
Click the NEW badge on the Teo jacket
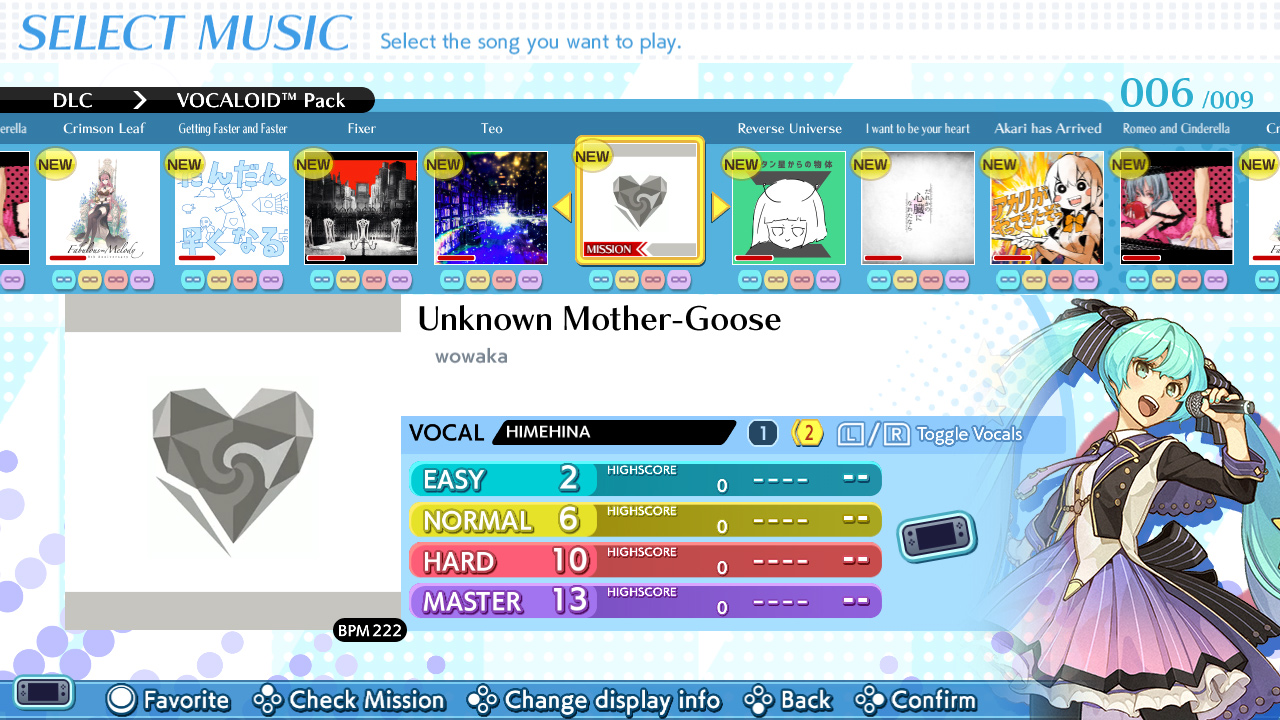click(443, 164)
